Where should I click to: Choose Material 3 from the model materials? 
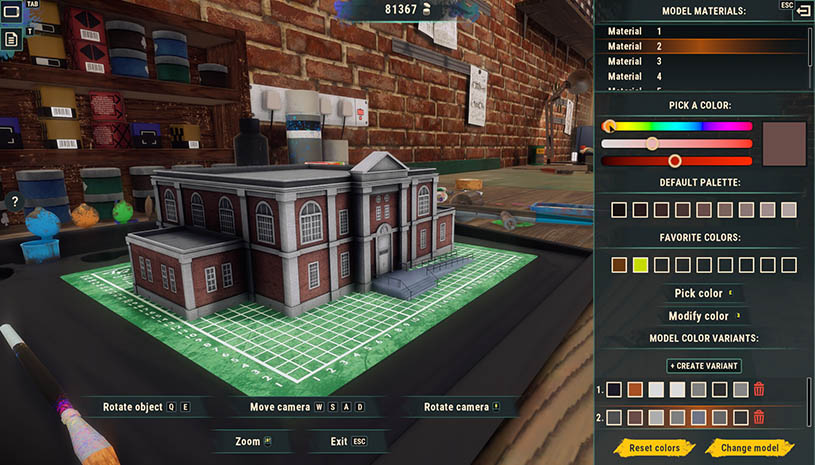pyautogui.click(x=702, y=61)
